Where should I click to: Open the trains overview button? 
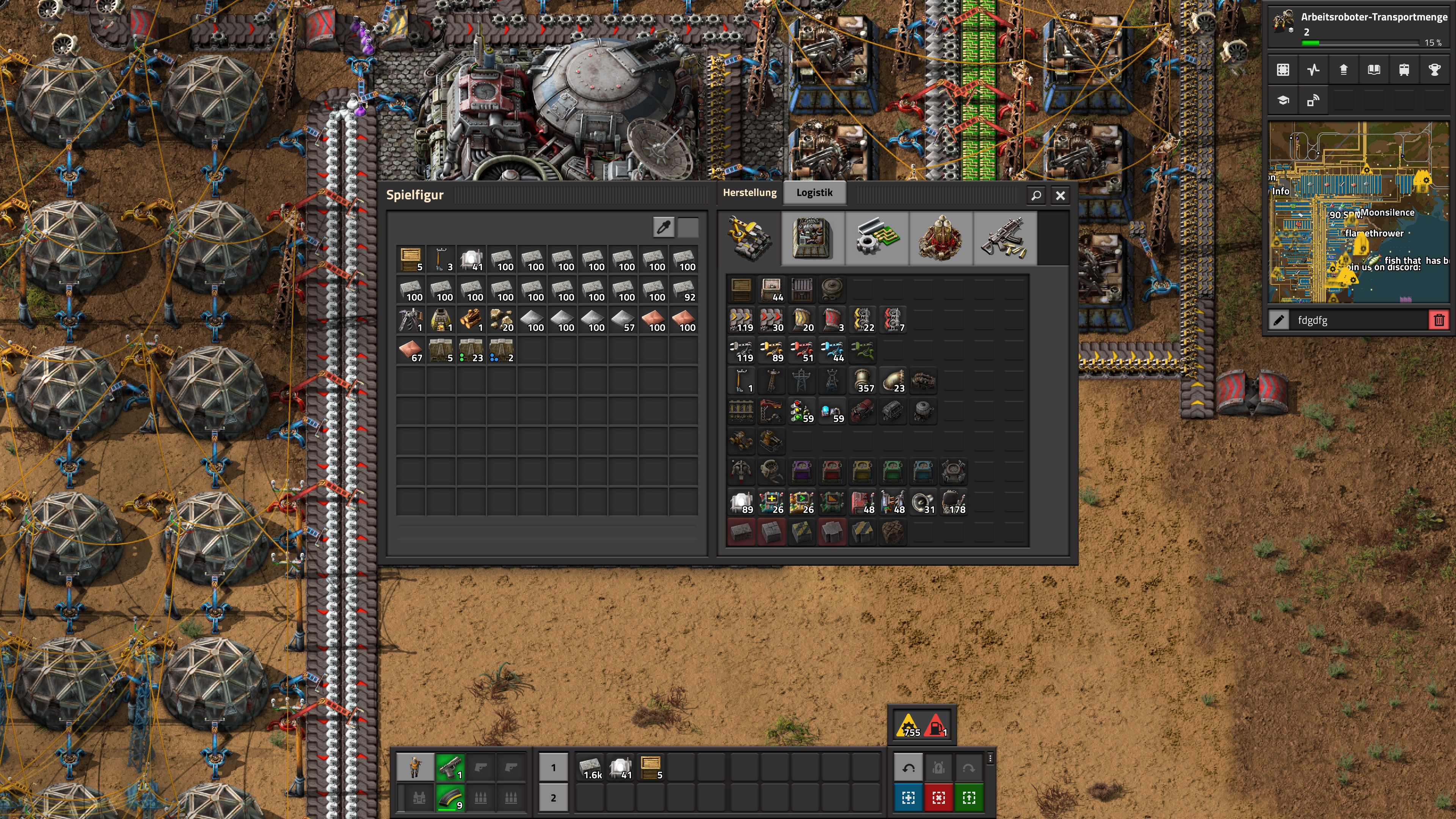[1404, 70]
